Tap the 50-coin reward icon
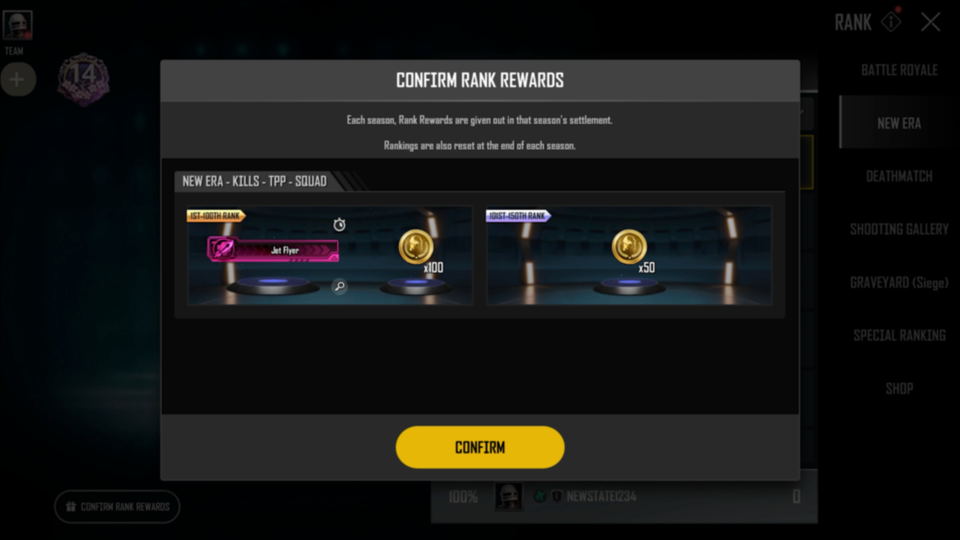The image size is (960, 540). click(629, 246)
